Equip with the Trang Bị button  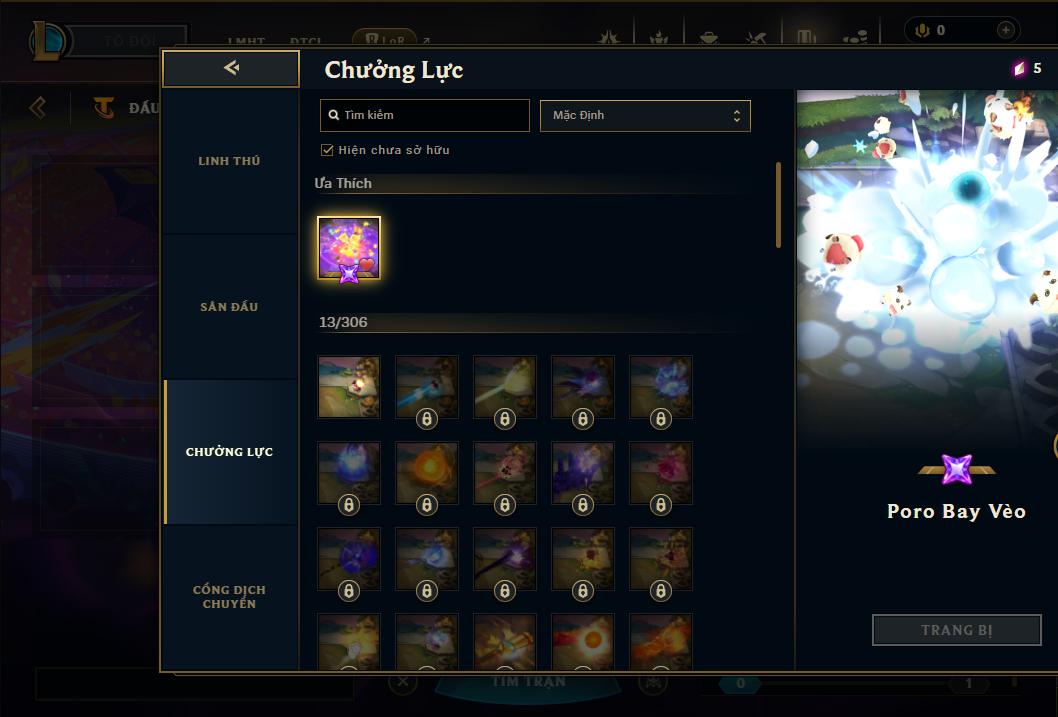tap(957, 630)
